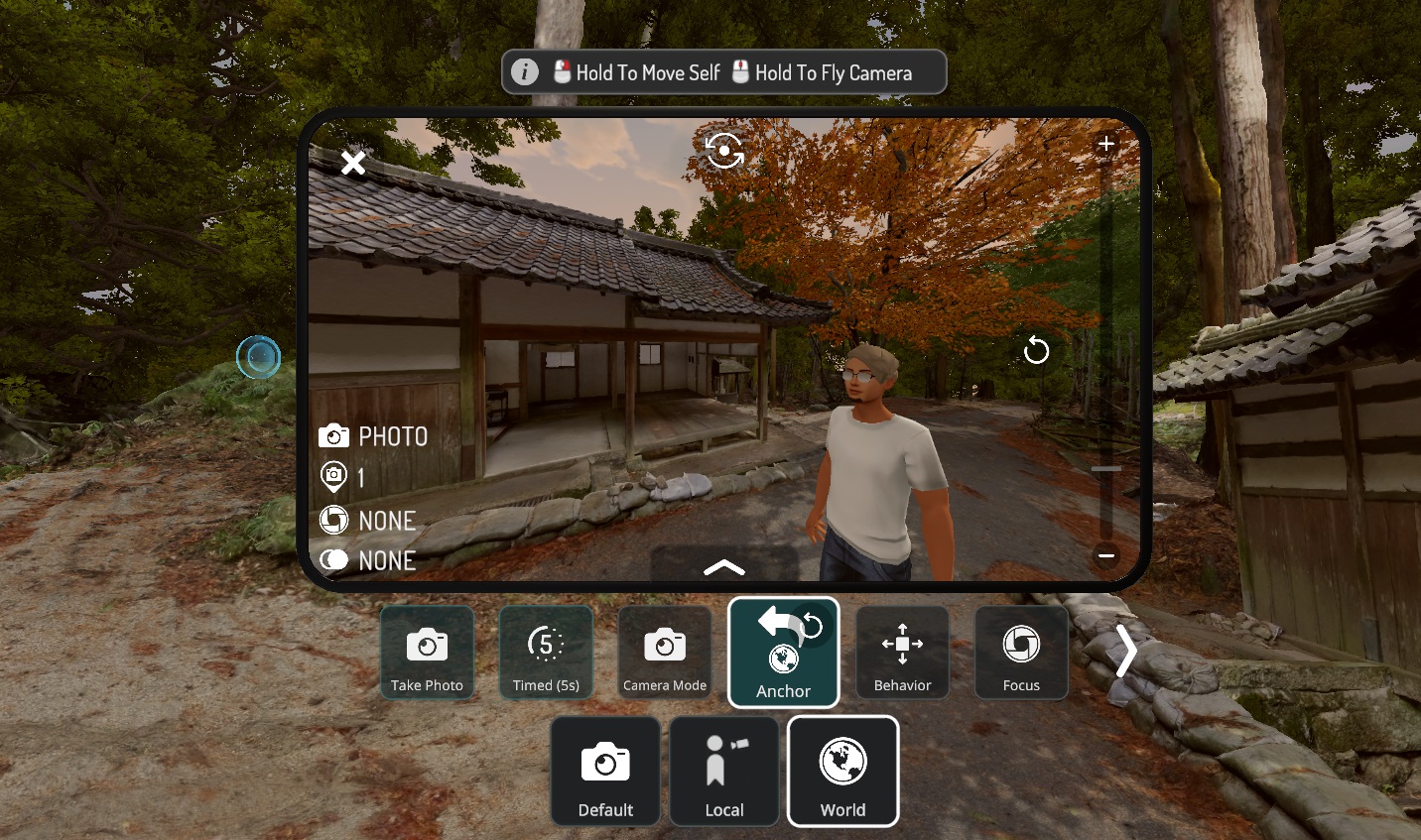Open the Behavior camera setting
The width and height of the screenshot is (1421, 840).
pos(902,654)
